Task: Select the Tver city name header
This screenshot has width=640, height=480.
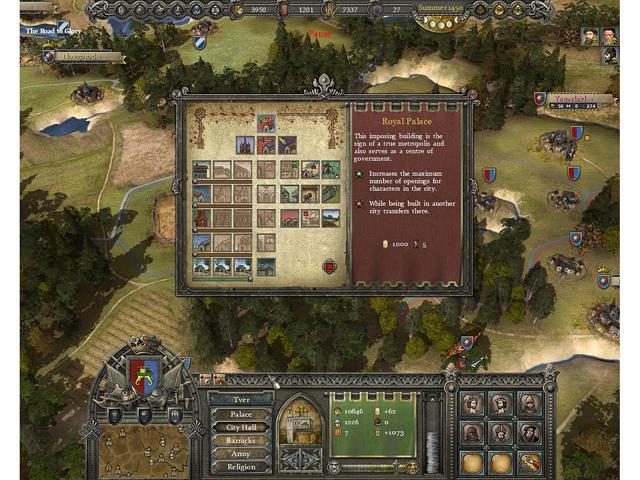Action: [241, 399]
